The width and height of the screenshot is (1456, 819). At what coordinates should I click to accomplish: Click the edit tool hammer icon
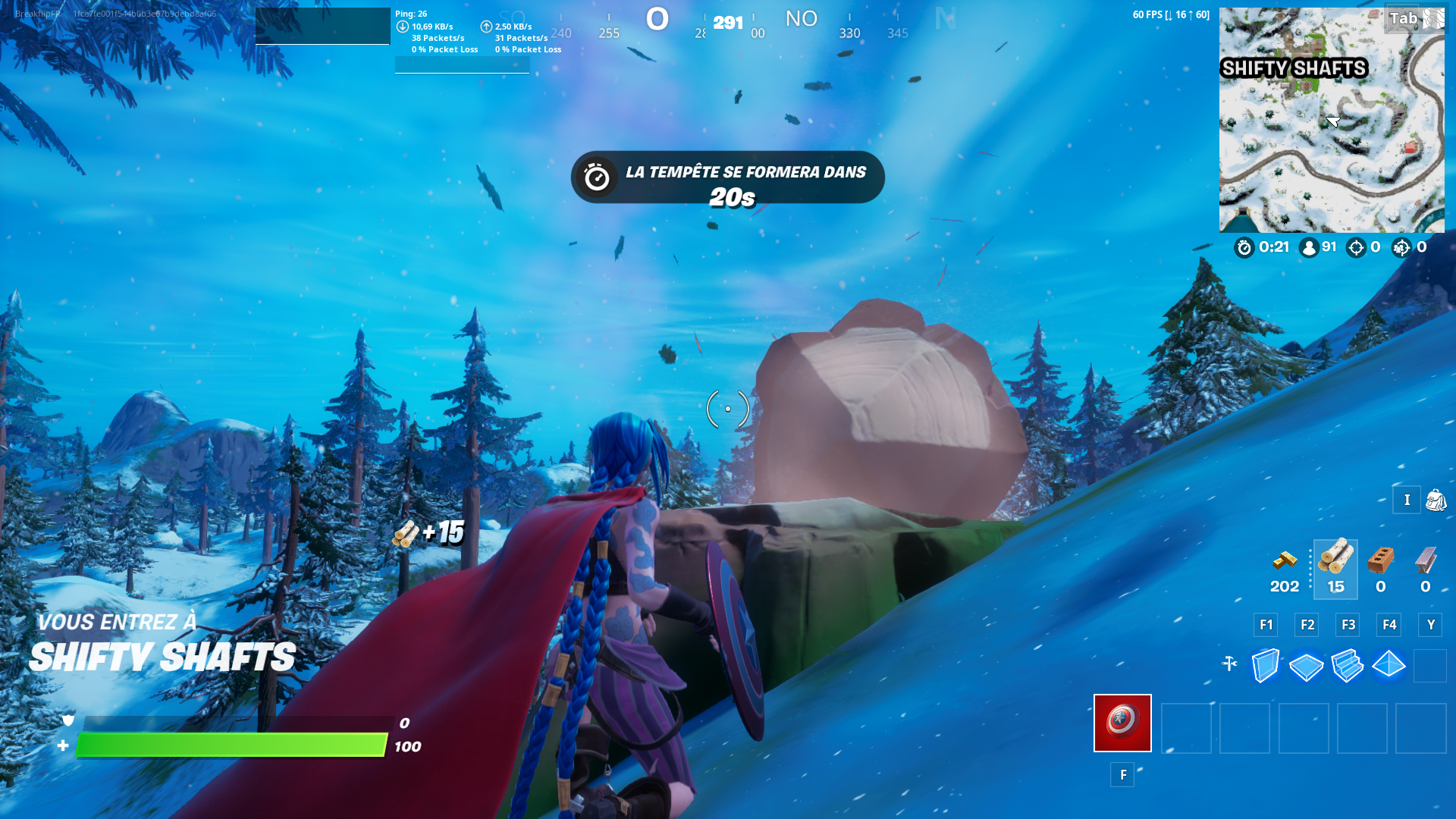pyautogui.click(x=1230, y=665)
